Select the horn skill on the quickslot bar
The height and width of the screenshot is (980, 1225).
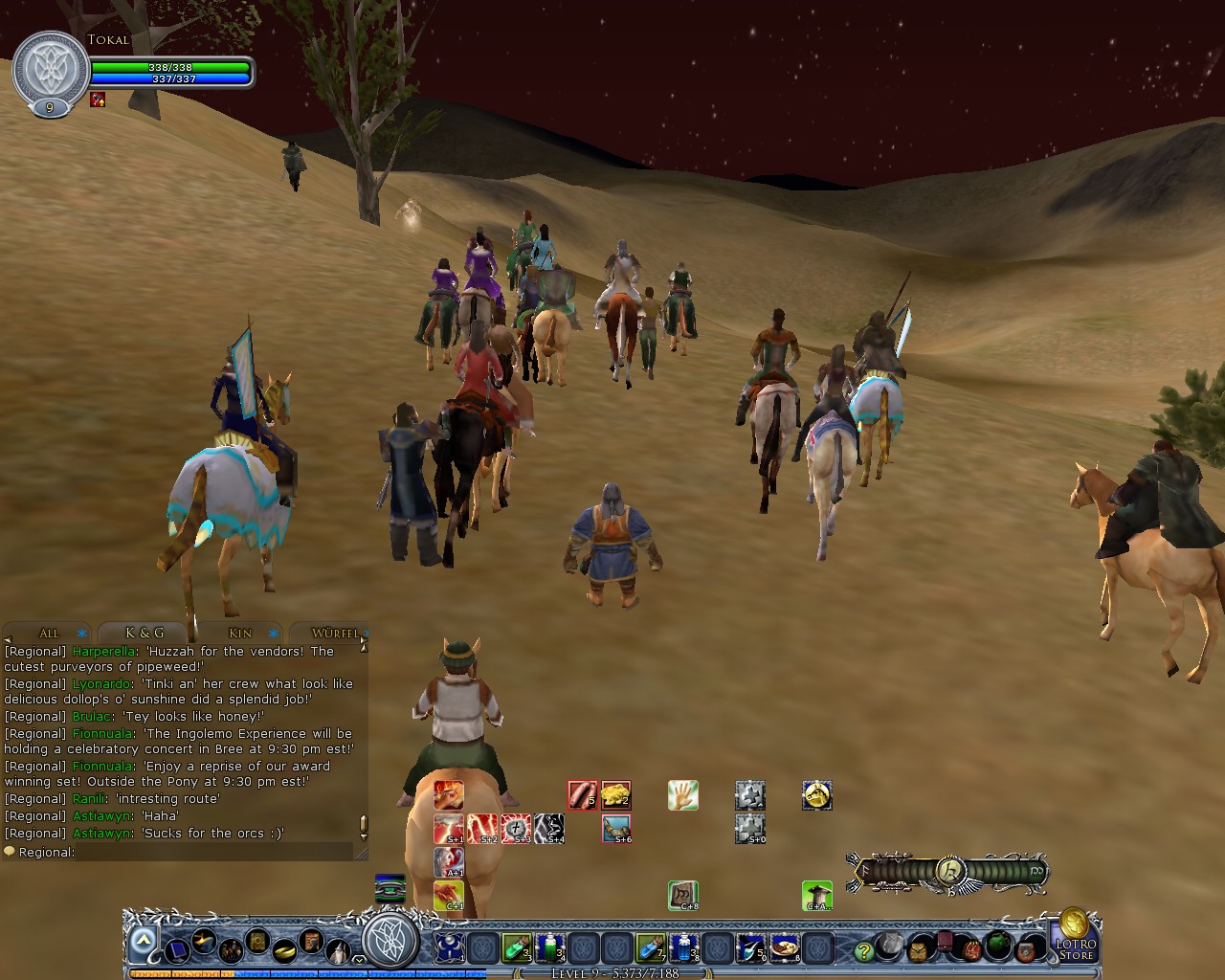[x=617, y=829]
